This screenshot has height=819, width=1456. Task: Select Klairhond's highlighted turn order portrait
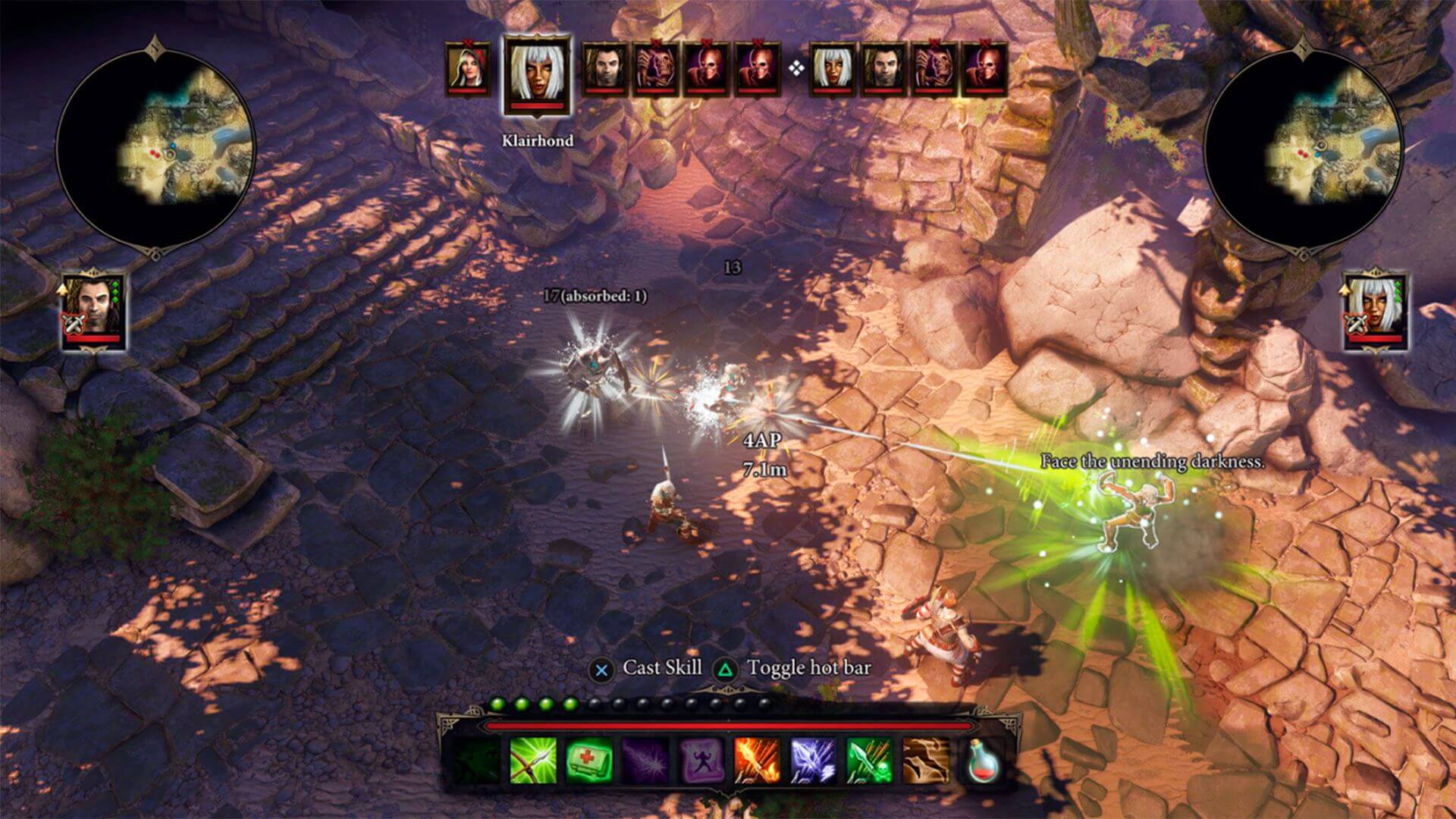[x=537, y=76]
